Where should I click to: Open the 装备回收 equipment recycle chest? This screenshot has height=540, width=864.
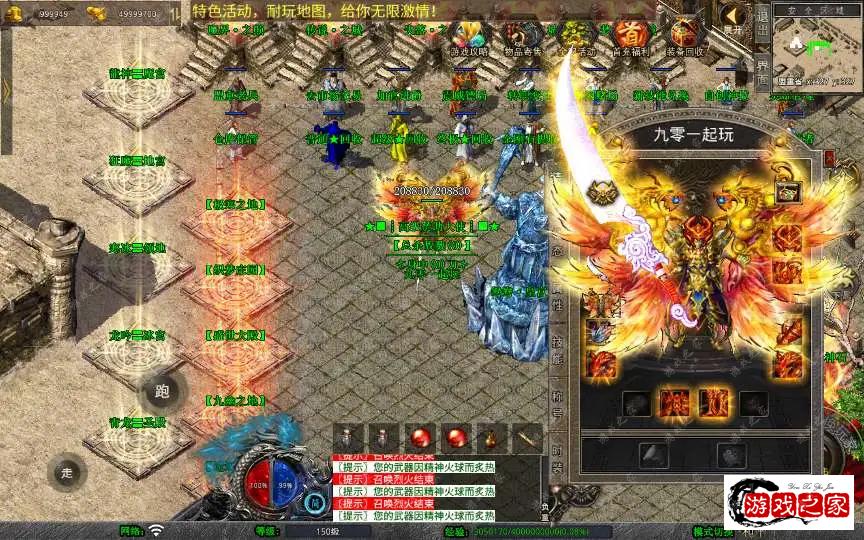pos(685,37)
